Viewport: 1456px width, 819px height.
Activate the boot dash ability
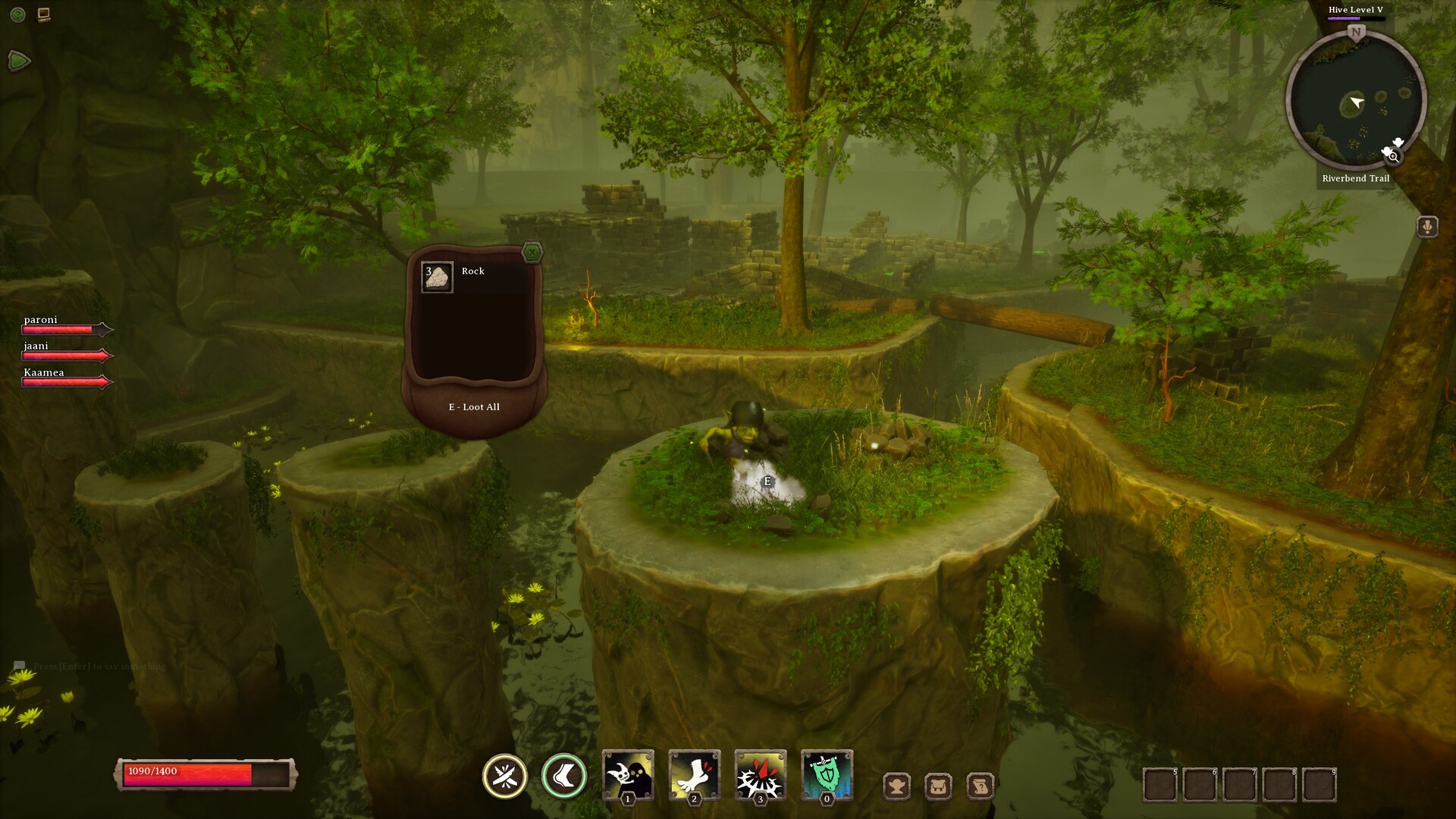coord(564,776)
